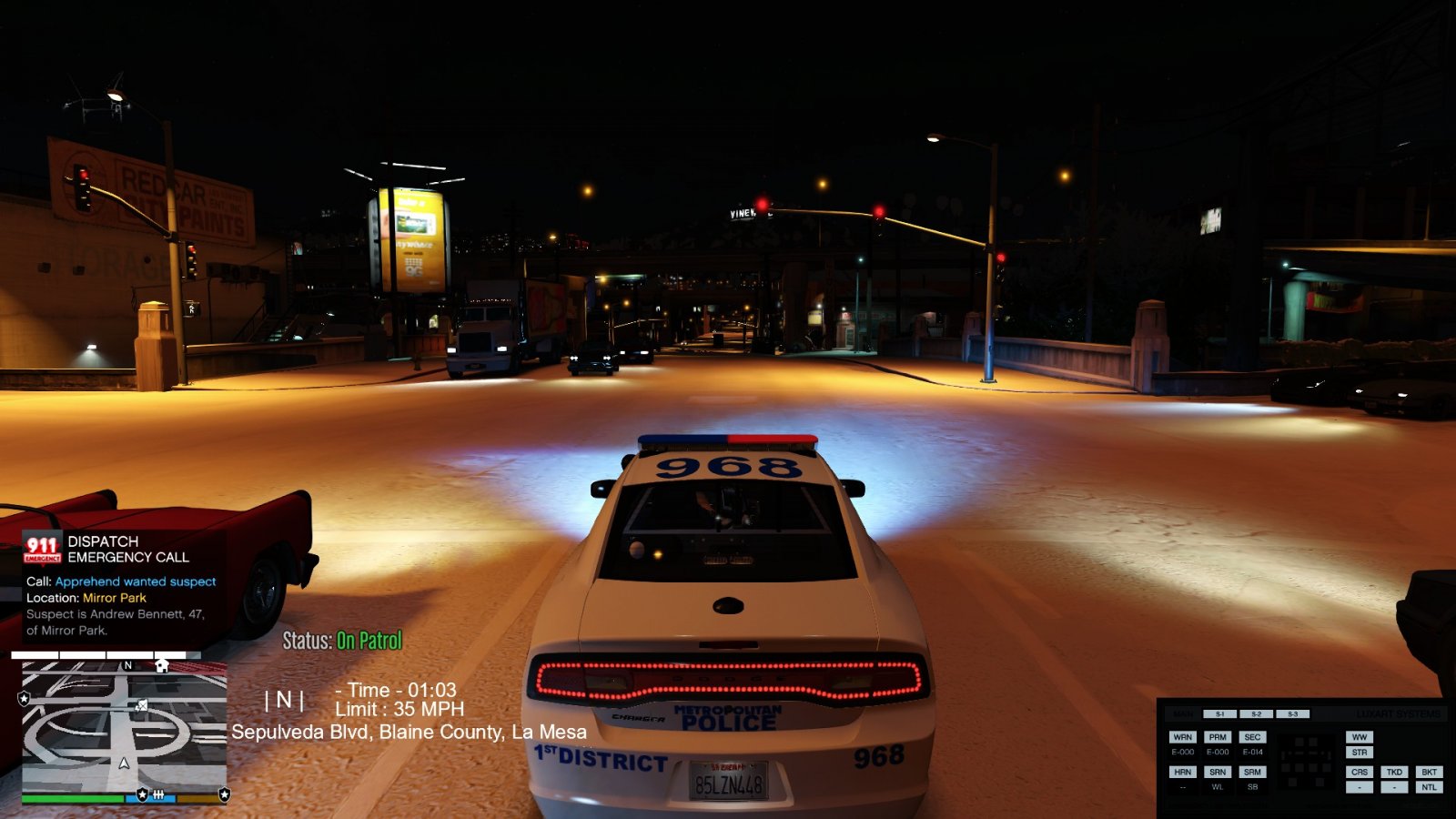Turn on the SRN siren button

(x=1218, y=772)
